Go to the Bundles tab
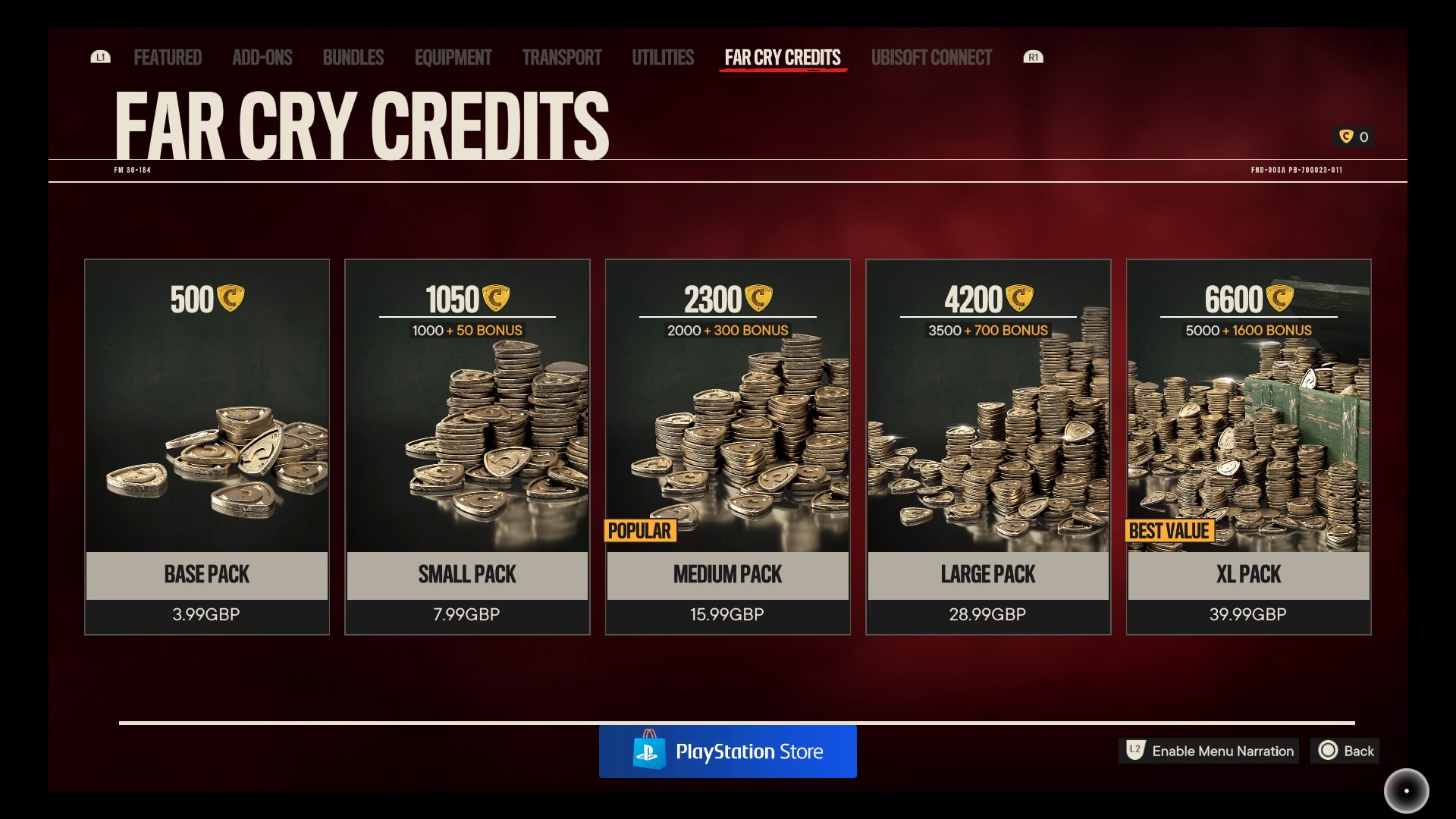The height and width of the screenshot is (819, 1456). [x=353, y=58]
